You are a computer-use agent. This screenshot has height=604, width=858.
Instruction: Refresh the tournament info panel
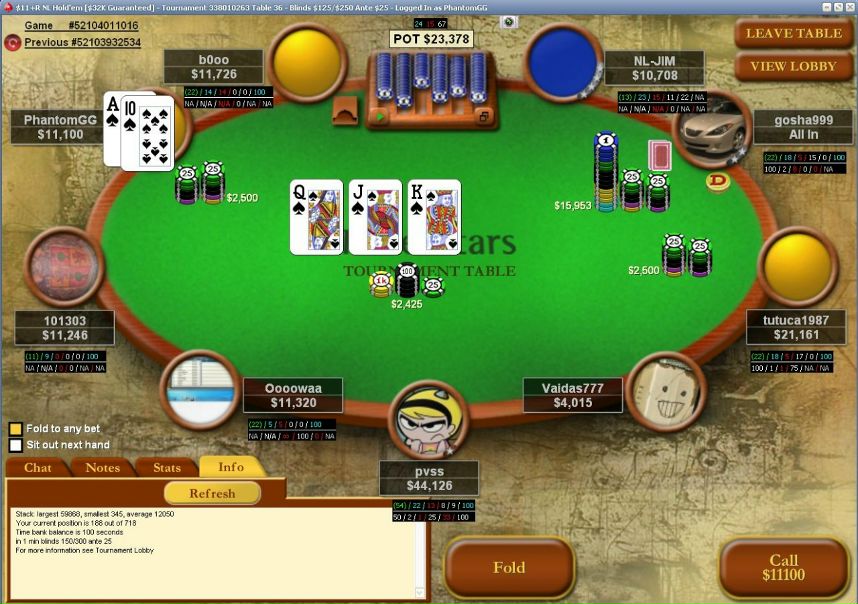point(212,493)
